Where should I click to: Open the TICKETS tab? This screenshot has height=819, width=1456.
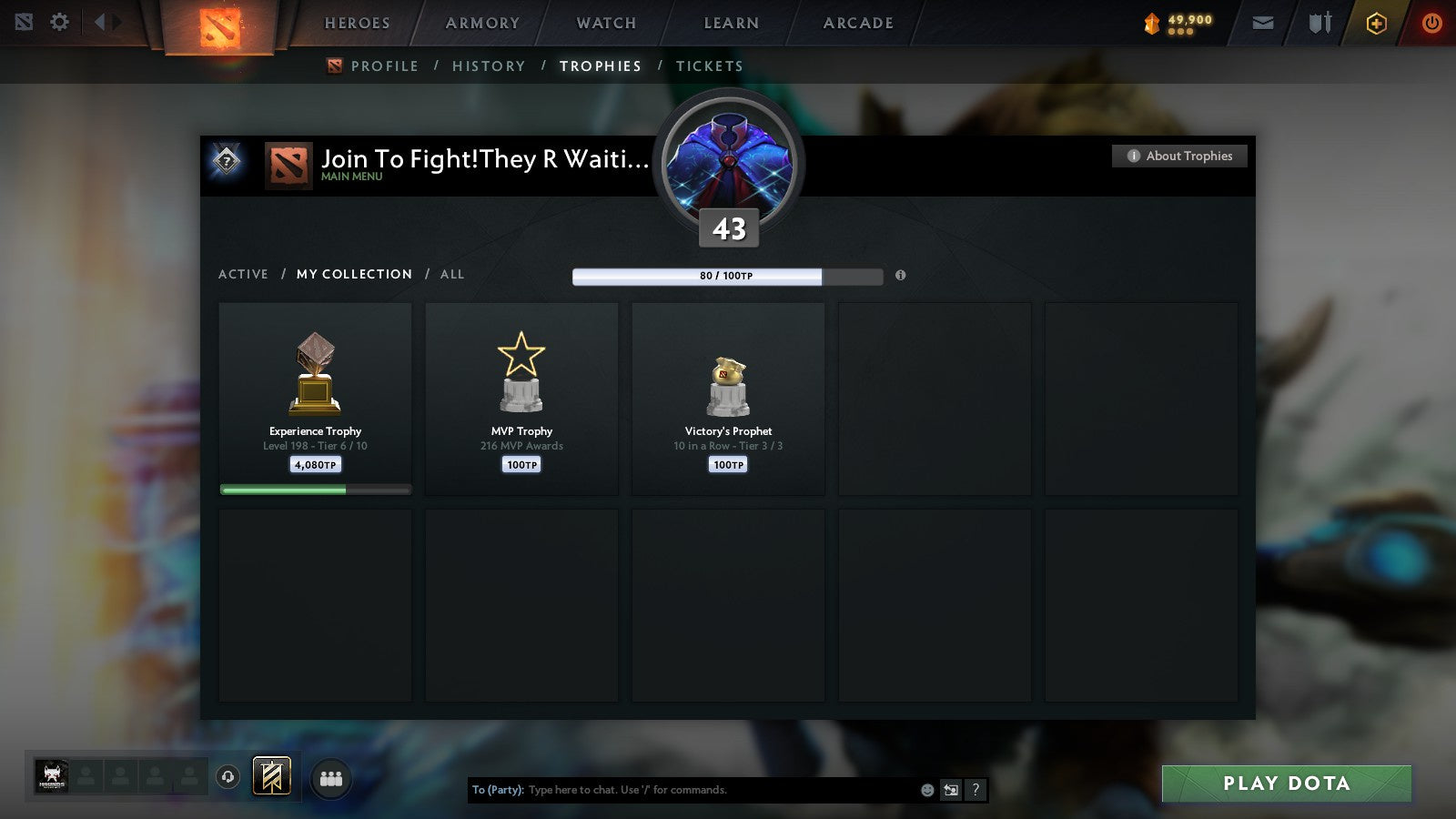[x=709, y=66]
